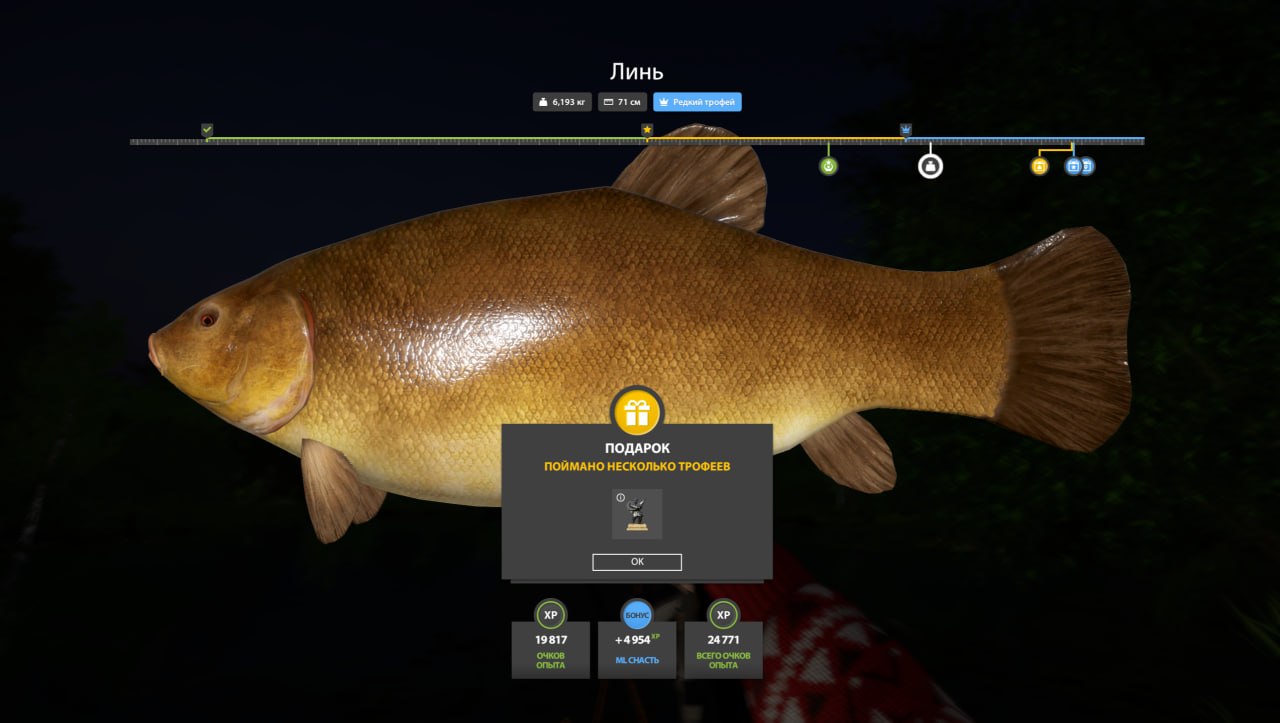Select the green checkmark marker on the scale
The image size is (1280, 723).
click(x=207, y=130)
